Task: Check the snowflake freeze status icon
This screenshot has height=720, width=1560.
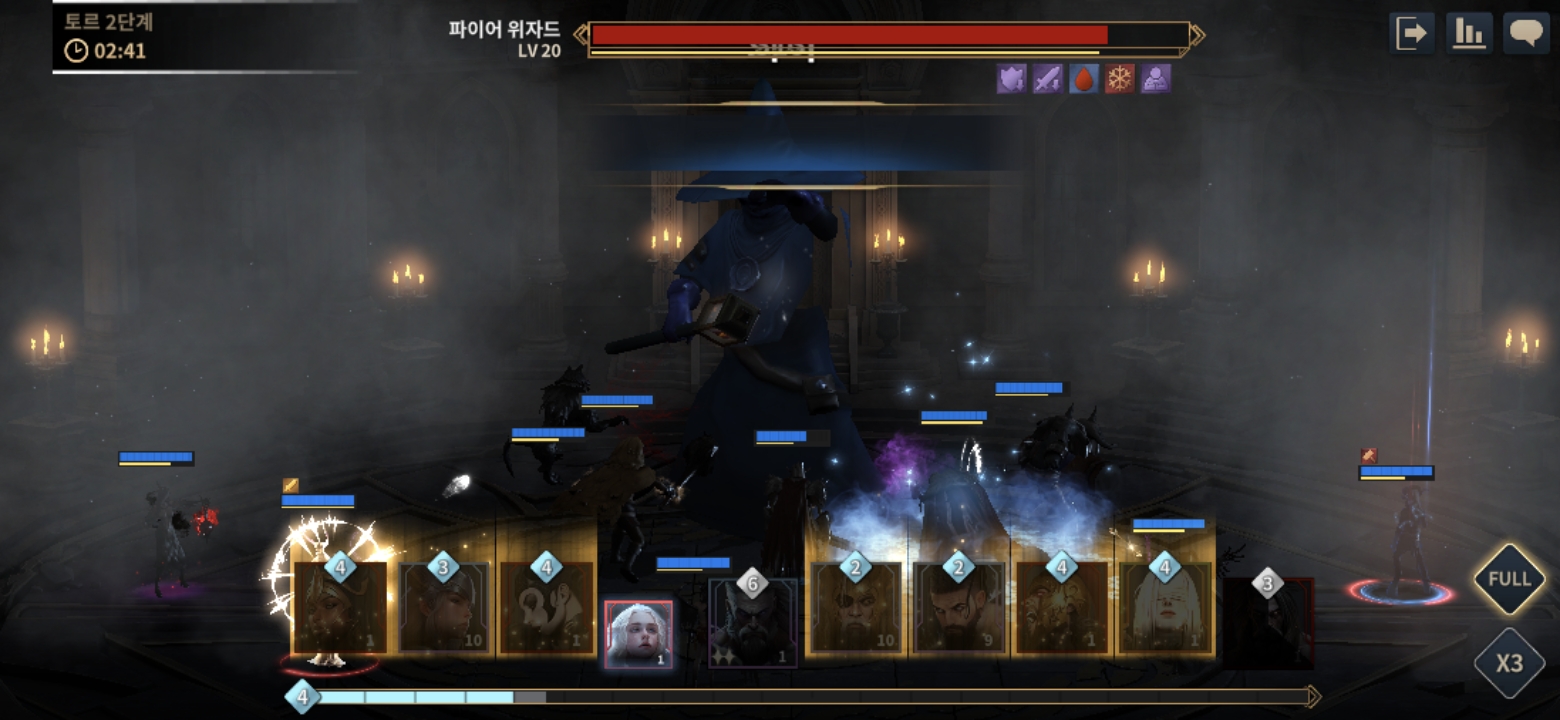Action: [x=1120, y=79]
